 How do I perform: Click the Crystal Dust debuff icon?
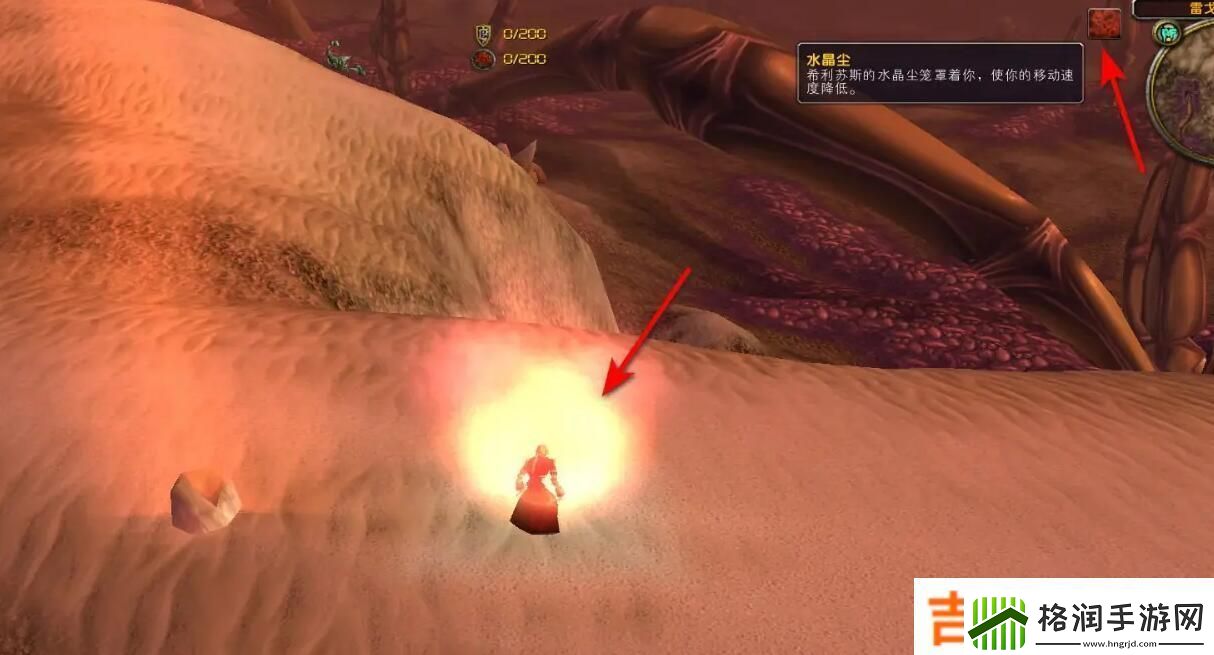point(1104,24)
